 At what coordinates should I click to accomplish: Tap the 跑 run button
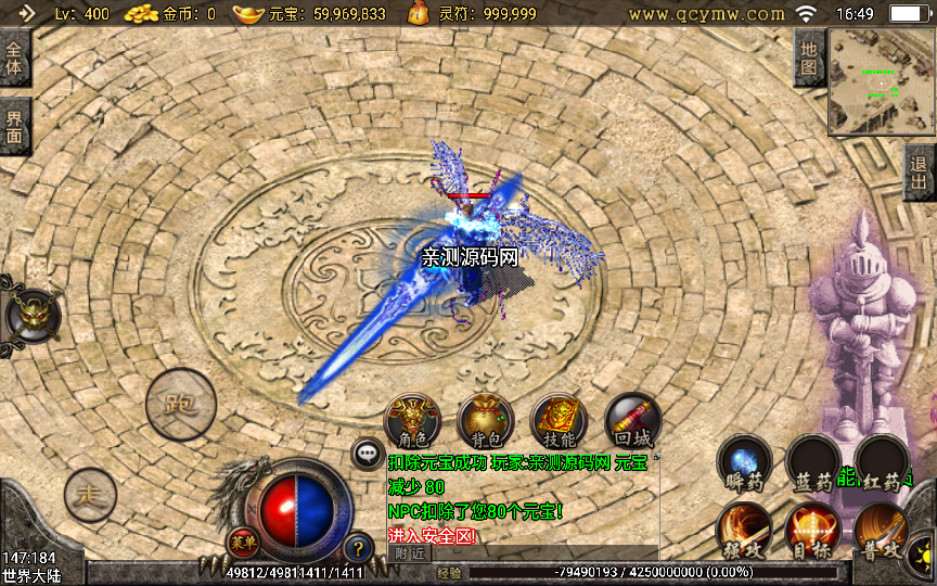(x=181, y=404)
